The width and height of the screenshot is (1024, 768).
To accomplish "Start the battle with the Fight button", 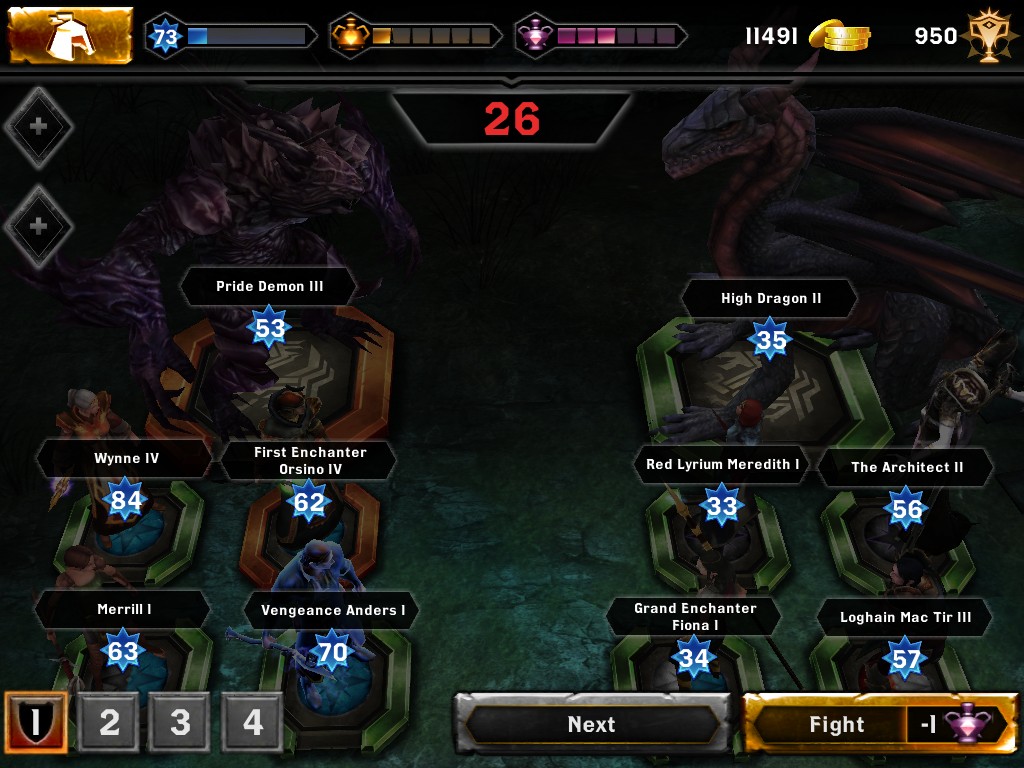I will 880,723.
